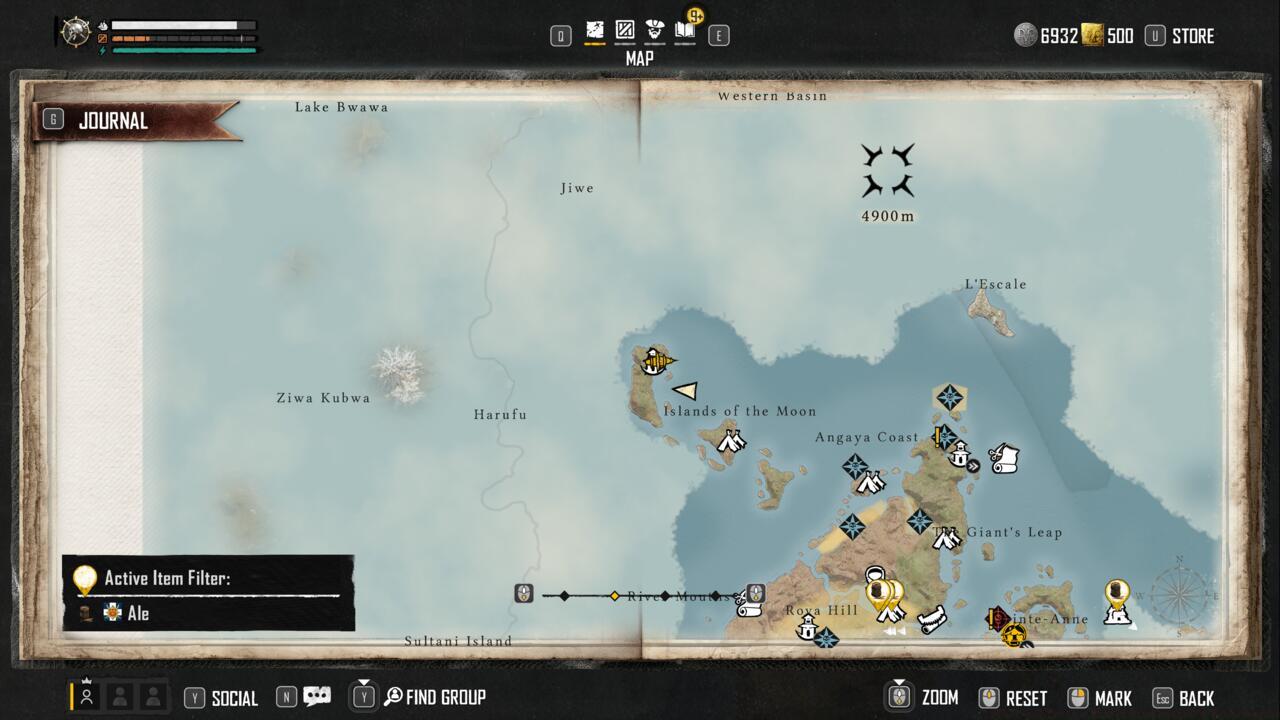Select the ship marker near Islands of the Moon
This screenshot has width=1280, height=720.
tap(656, 363)
